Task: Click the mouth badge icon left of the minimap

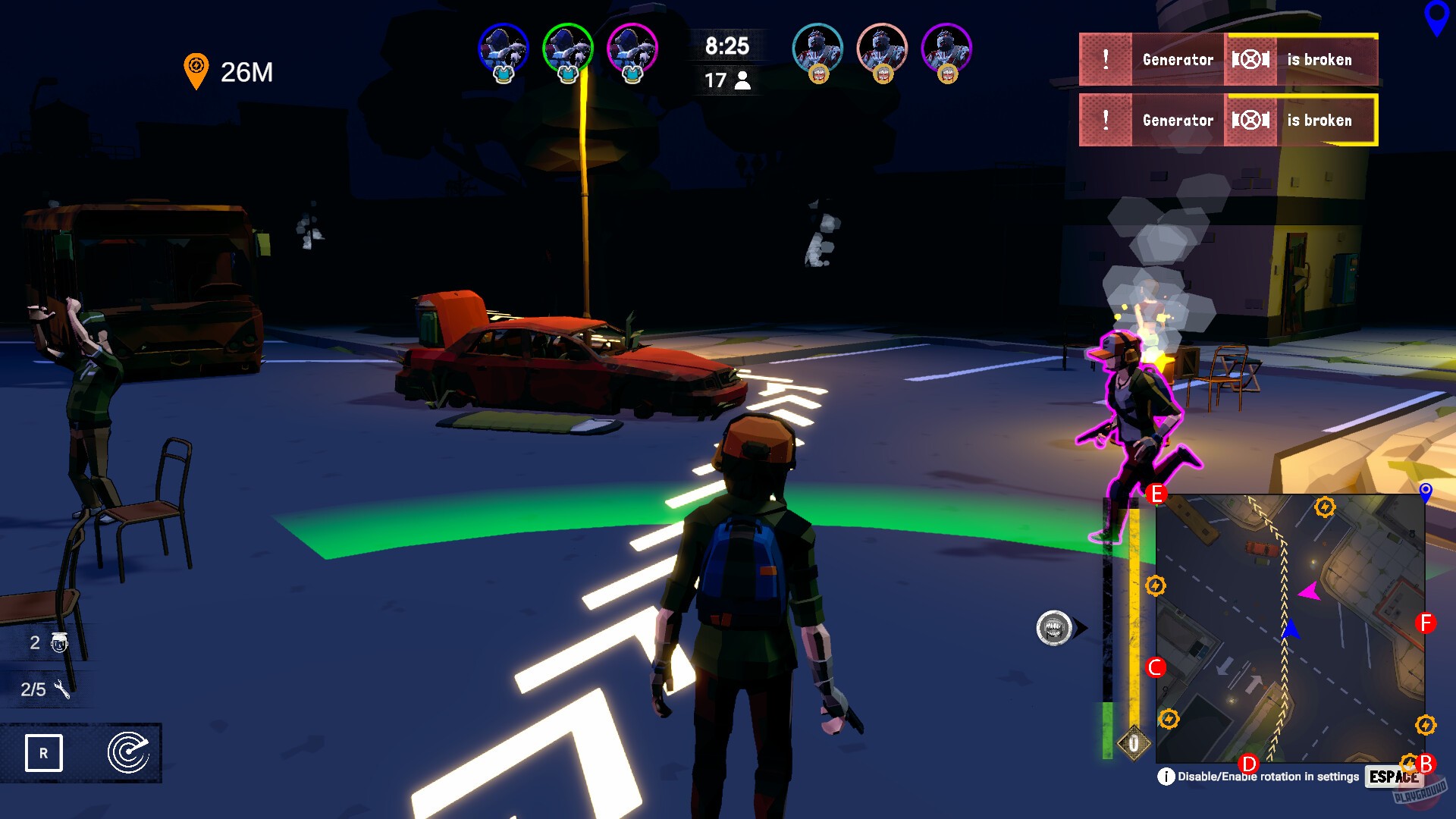Action: (1056, 627)
